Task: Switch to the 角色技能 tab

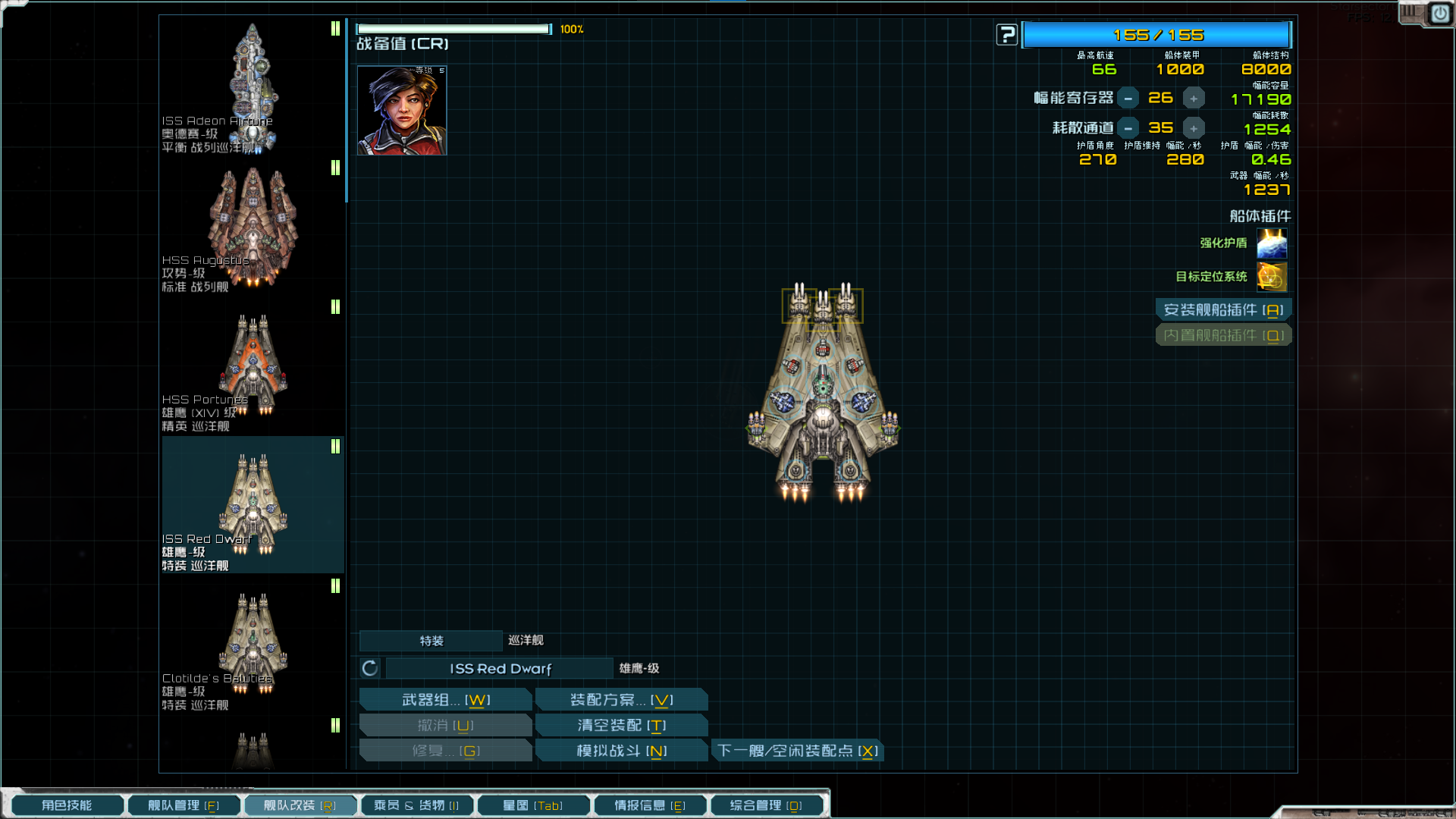Action: coord(67,805)
